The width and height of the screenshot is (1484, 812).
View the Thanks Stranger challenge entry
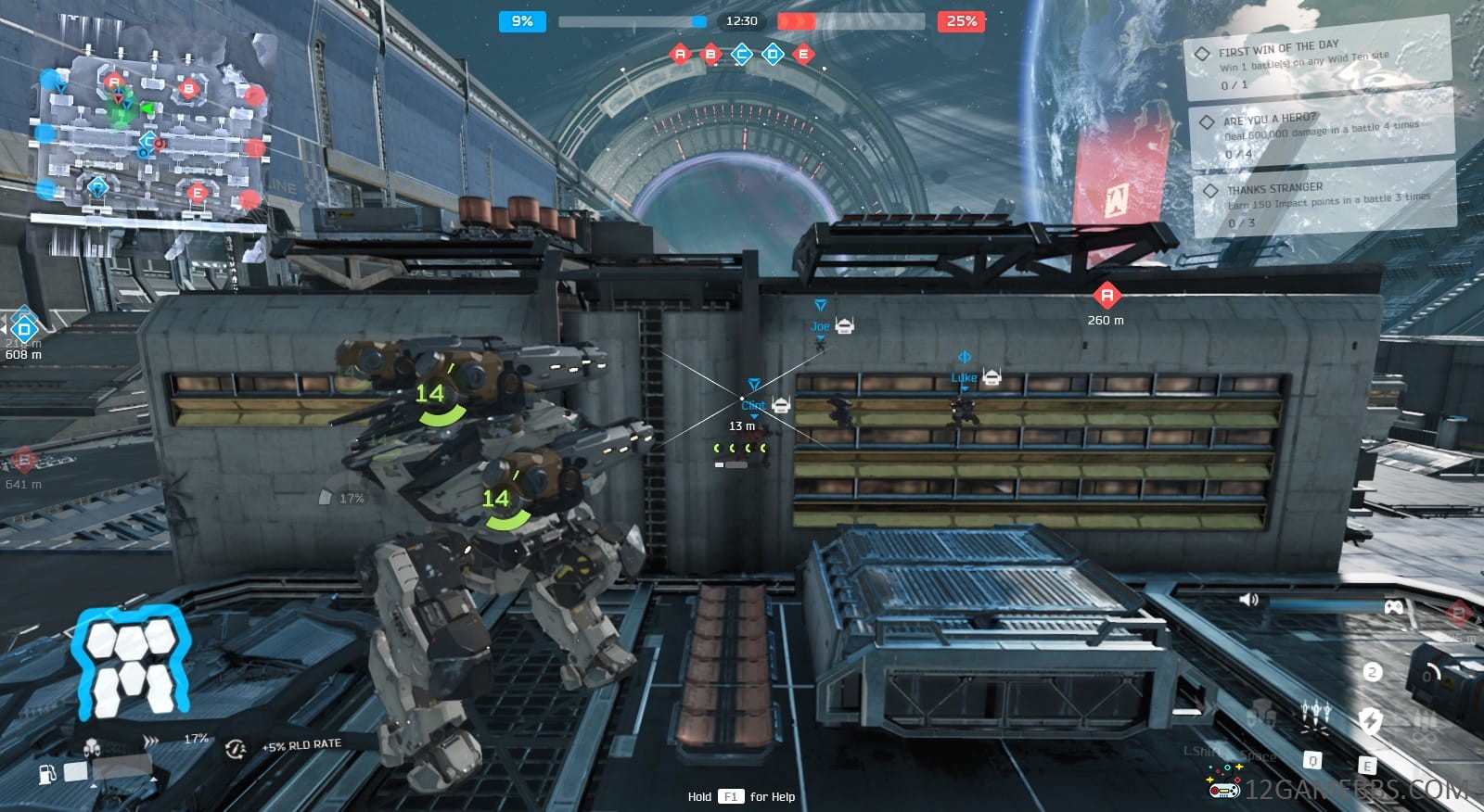click(x=1326, y=202)
